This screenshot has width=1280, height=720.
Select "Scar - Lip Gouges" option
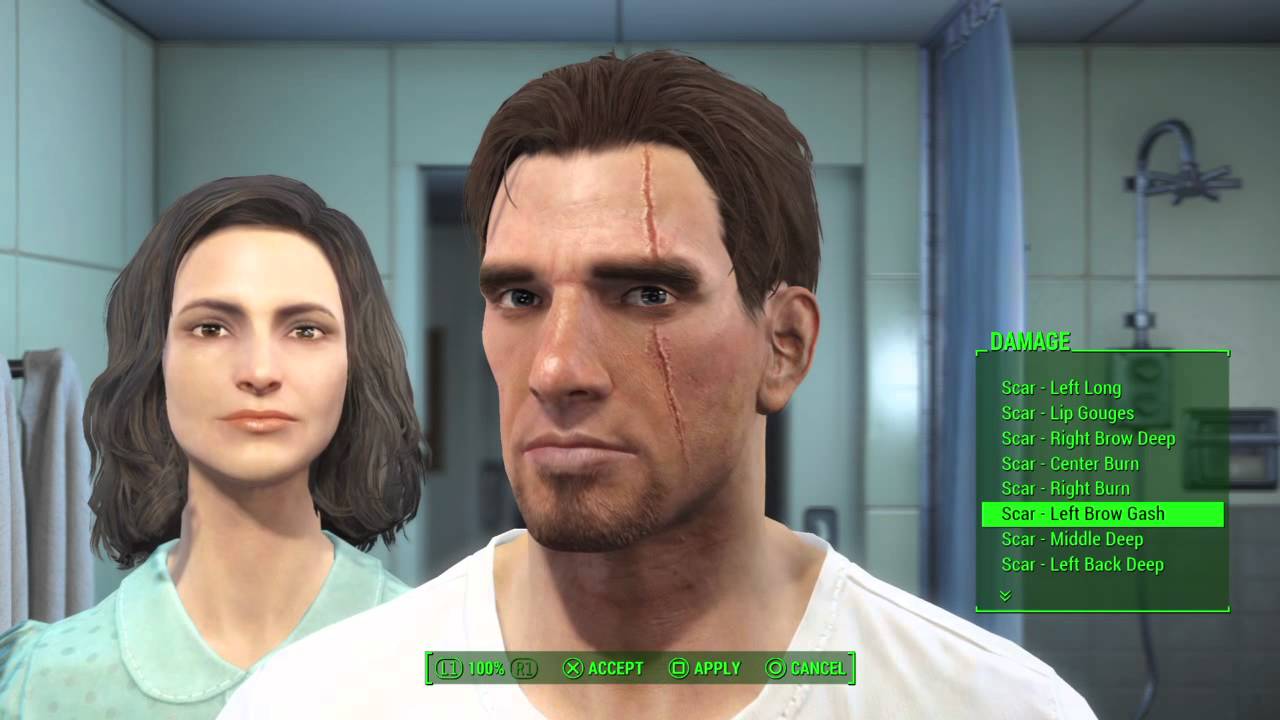click(x=1066, y=413)
